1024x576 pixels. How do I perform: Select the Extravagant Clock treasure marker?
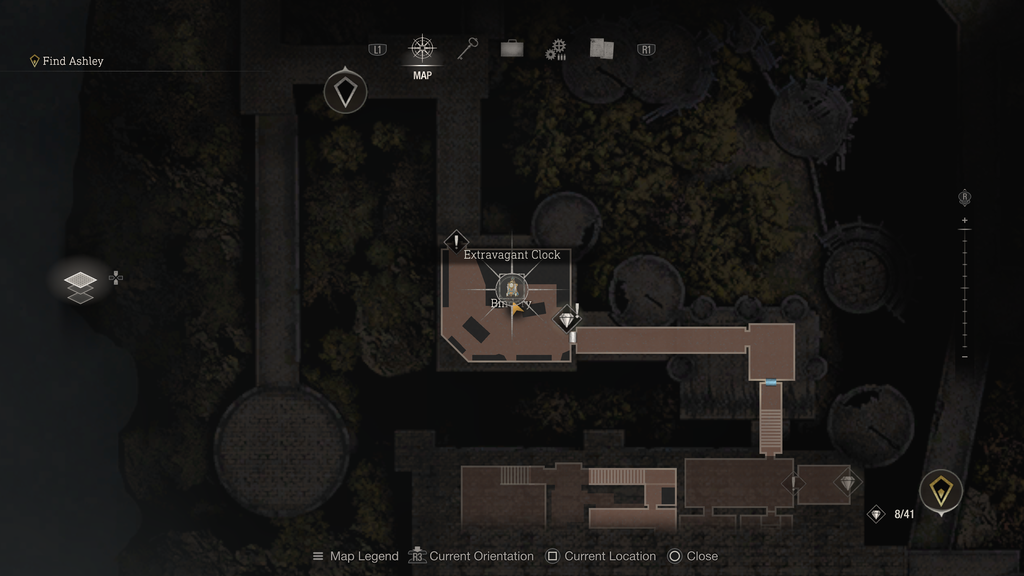coord(511,289)
